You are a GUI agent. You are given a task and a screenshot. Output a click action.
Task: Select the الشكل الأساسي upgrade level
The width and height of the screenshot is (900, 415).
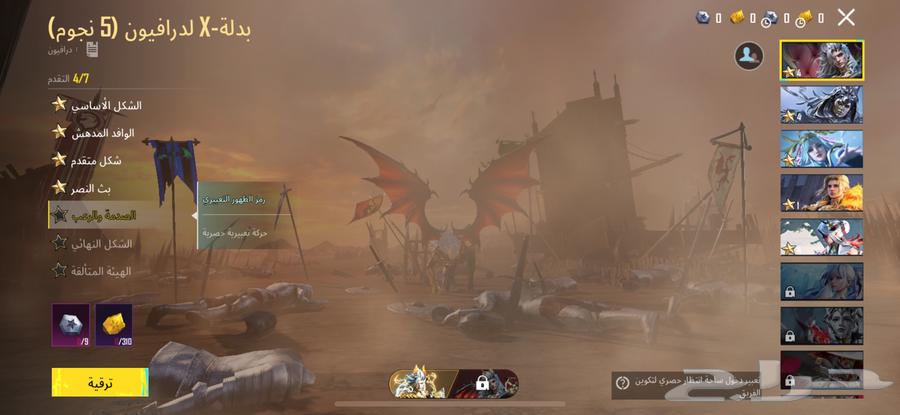coord(100,105)
